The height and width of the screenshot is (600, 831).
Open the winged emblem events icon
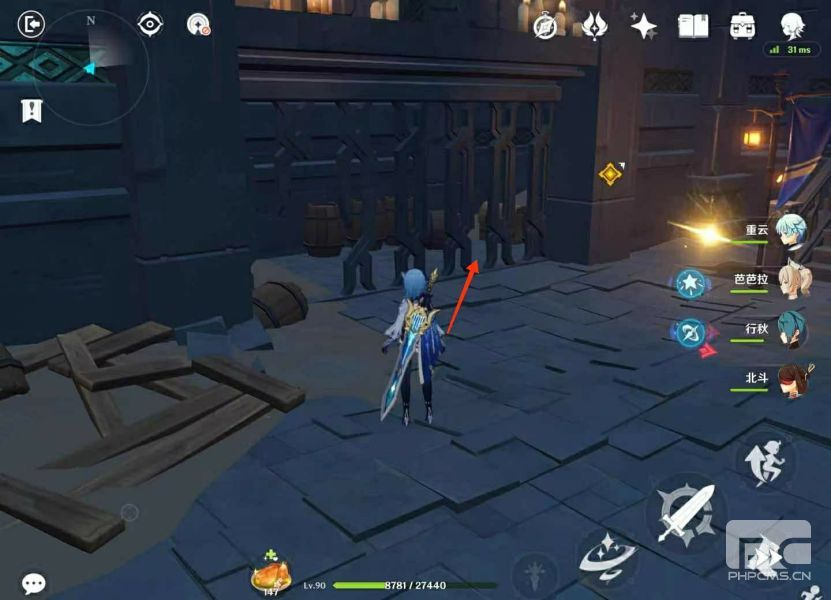coord(595,26)
